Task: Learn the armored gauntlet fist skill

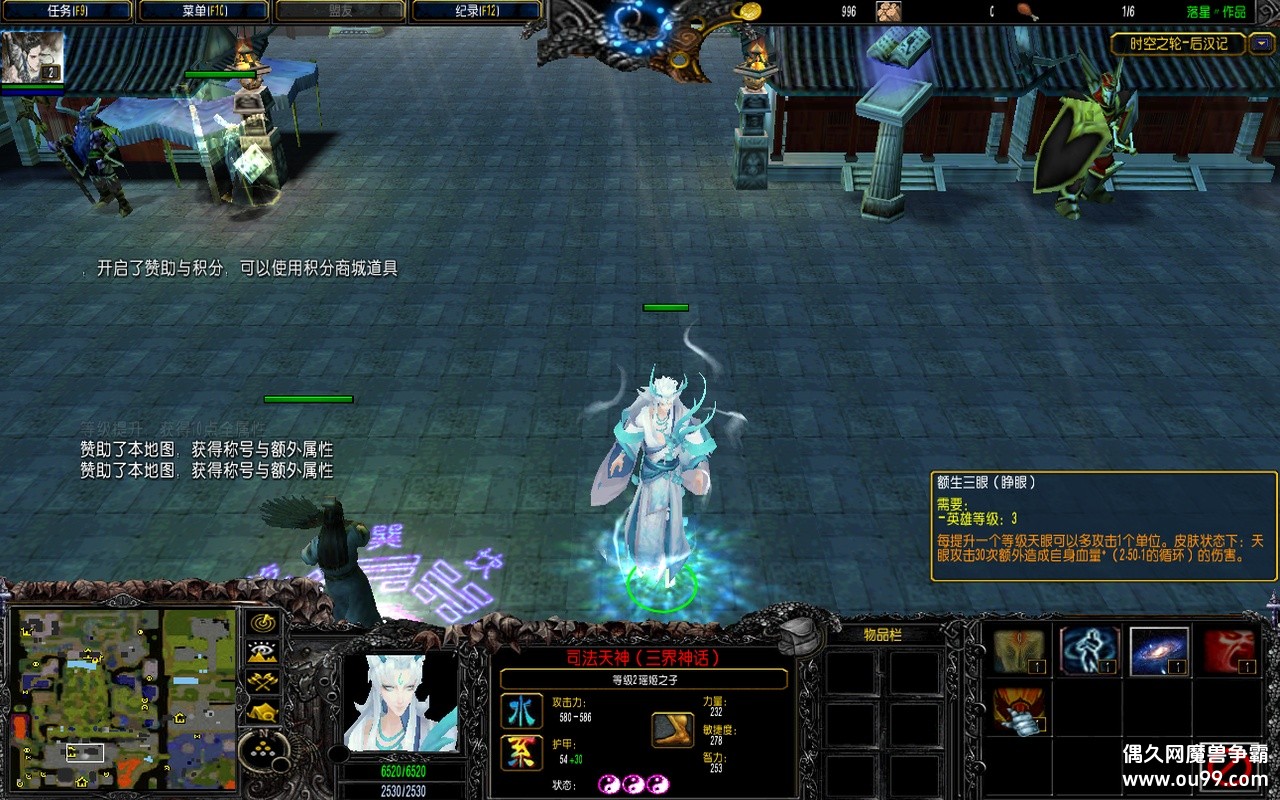Action: [x=1019, y=711]
